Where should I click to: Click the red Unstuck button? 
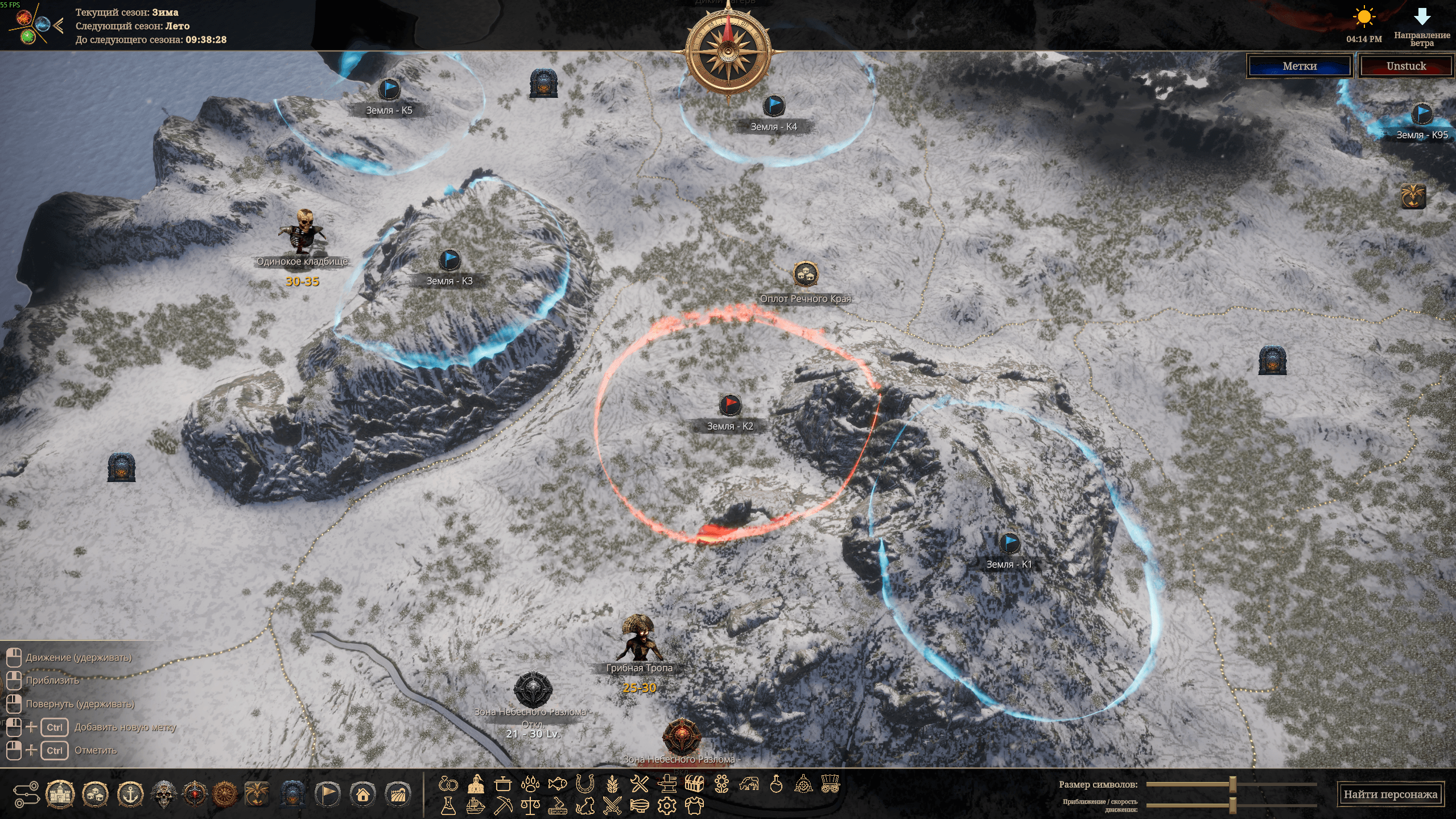(1406, 66)
